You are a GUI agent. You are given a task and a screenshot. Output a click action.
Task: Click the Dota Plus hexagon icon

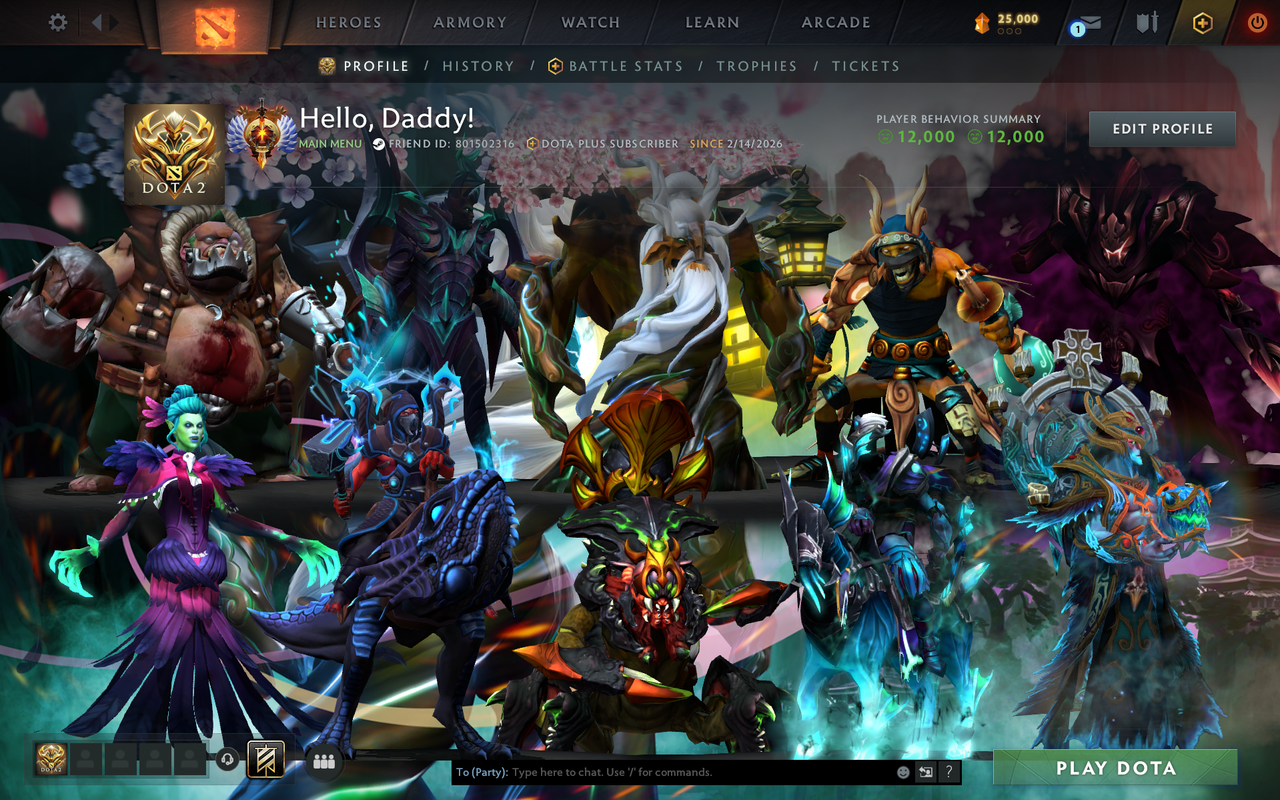[1205, 22]
